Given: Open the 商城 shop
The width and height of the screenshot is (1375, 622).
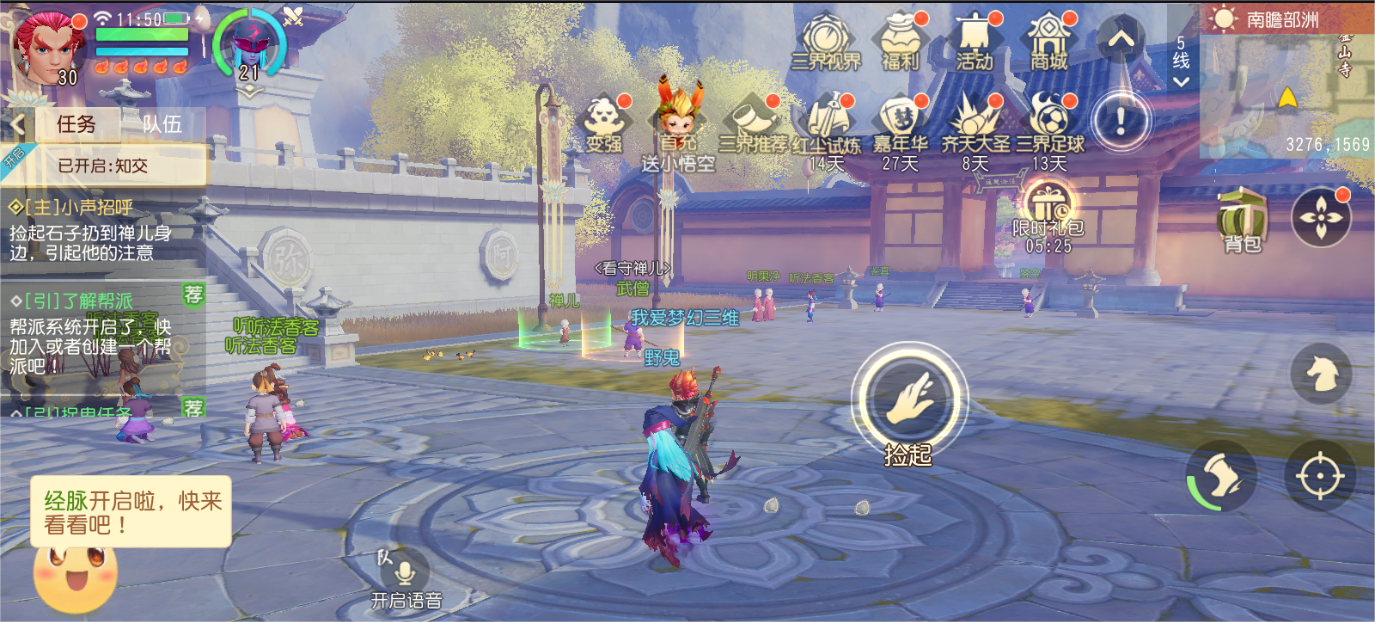Looking at the screenshot, I should click(x=1048, y=40).
